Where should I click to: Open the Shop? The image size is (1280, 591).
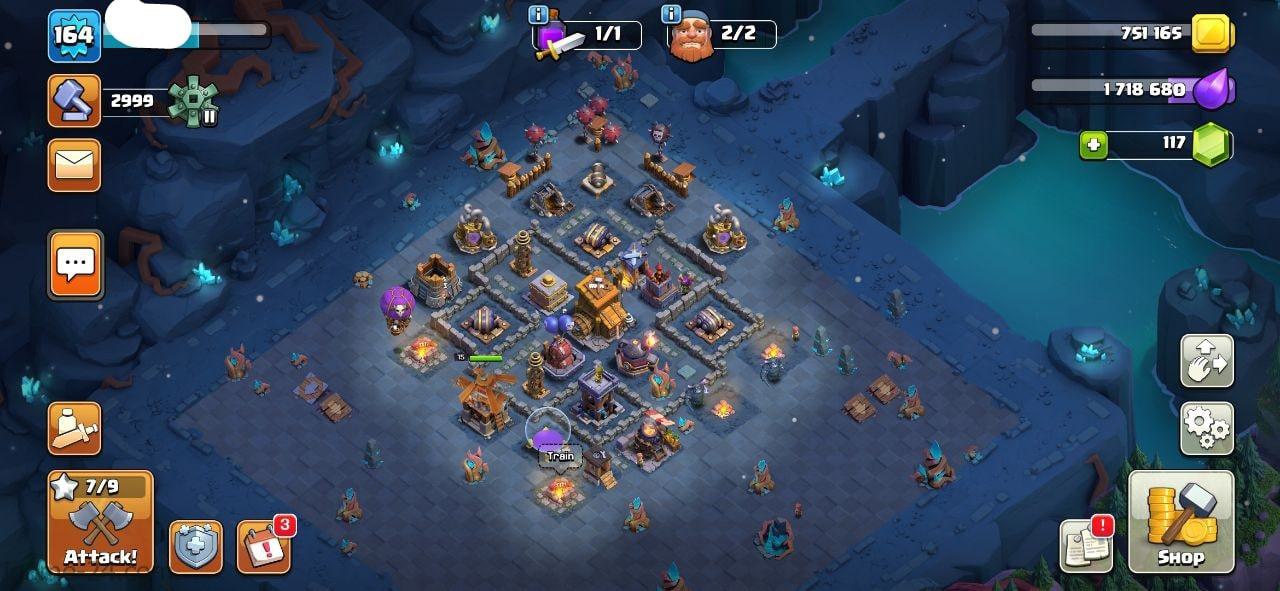pyautogui.click(x=1181, y=522)
